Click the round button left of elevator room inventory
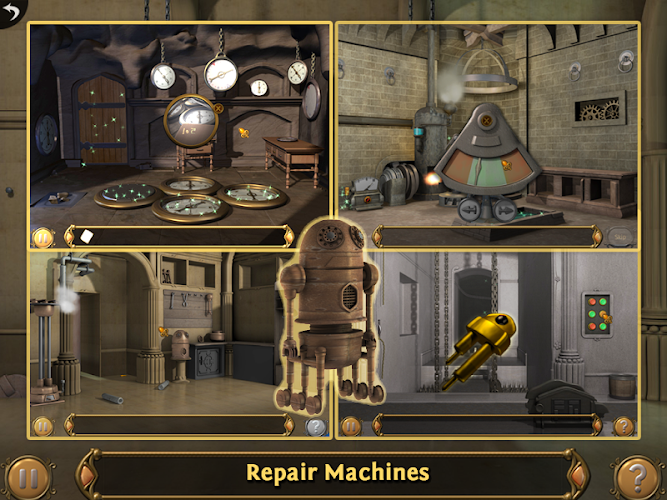The image size is (667, 500). (x=350, y=426)
